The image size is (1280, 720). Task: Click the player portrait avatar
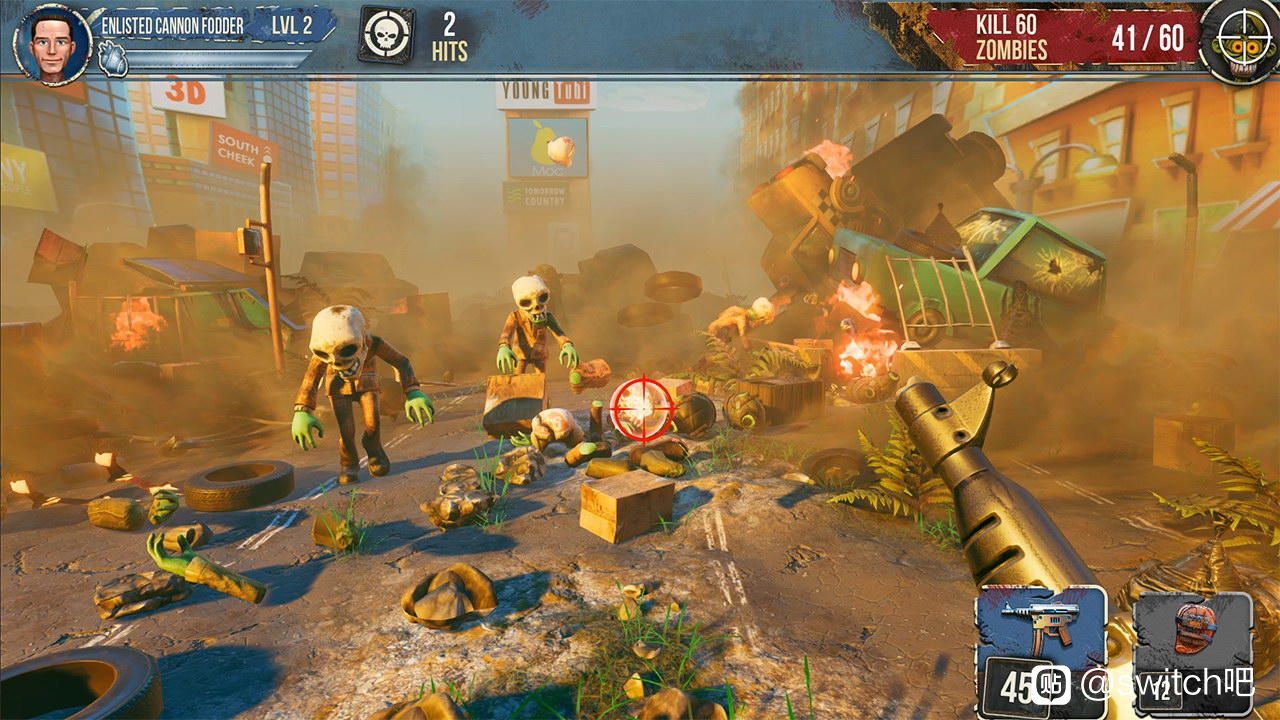point(52,42)
